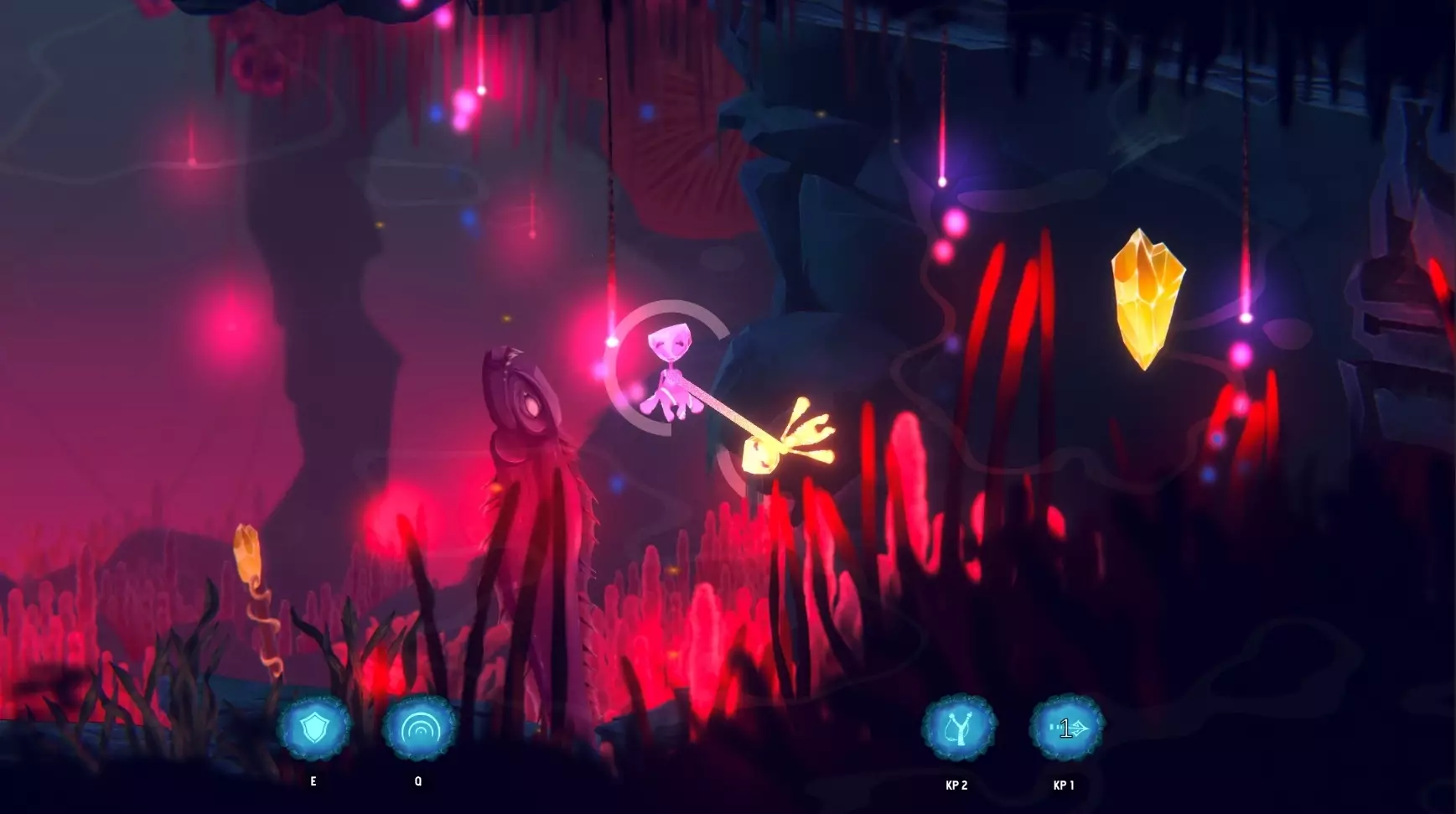The width and height of the screenshot is (1456, 814).
Task: Activate the shield ability icon
Action: [x=314, y=728]
